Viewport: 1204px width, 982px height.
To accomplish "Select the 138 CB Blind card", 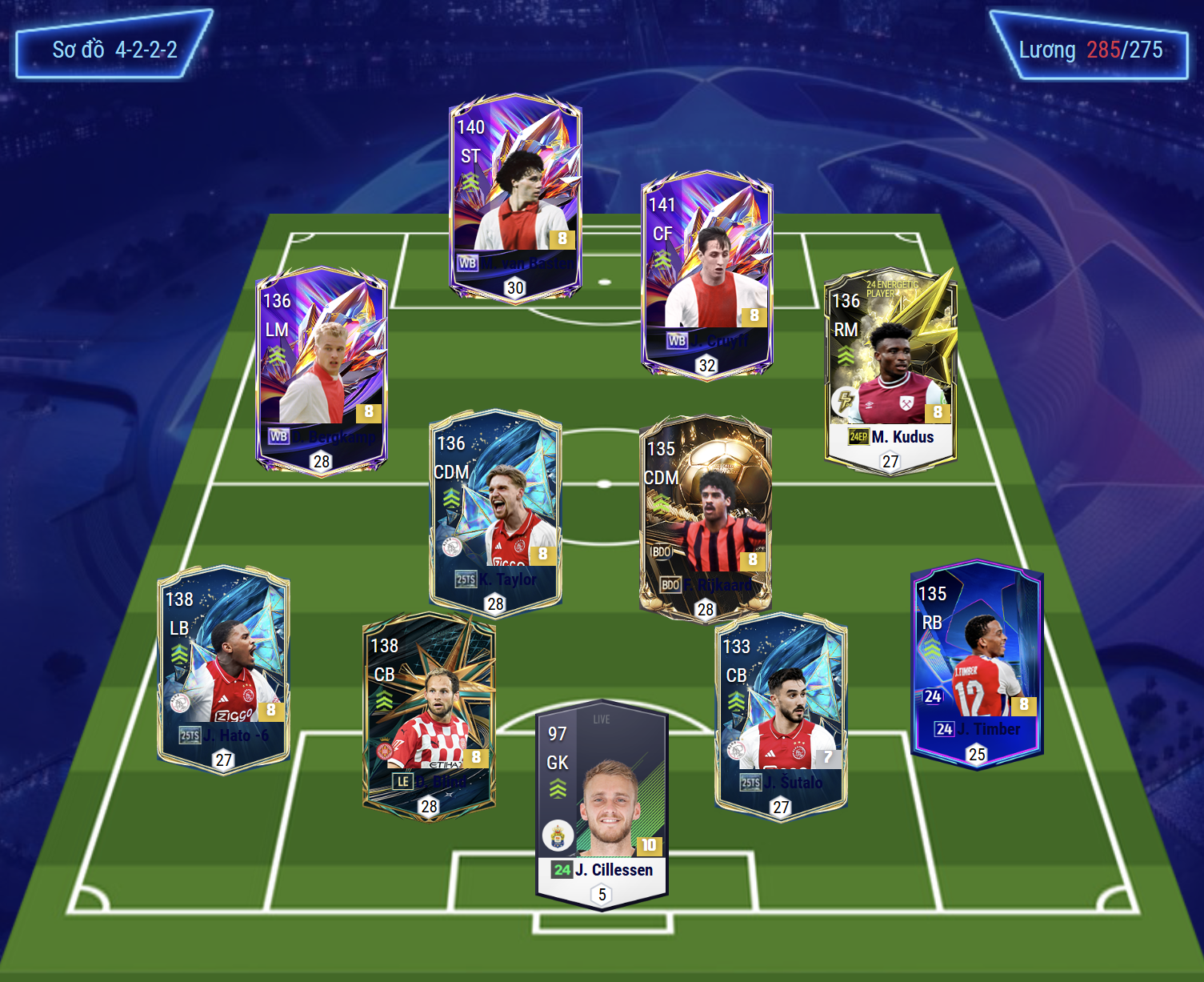I will point(429,715).
